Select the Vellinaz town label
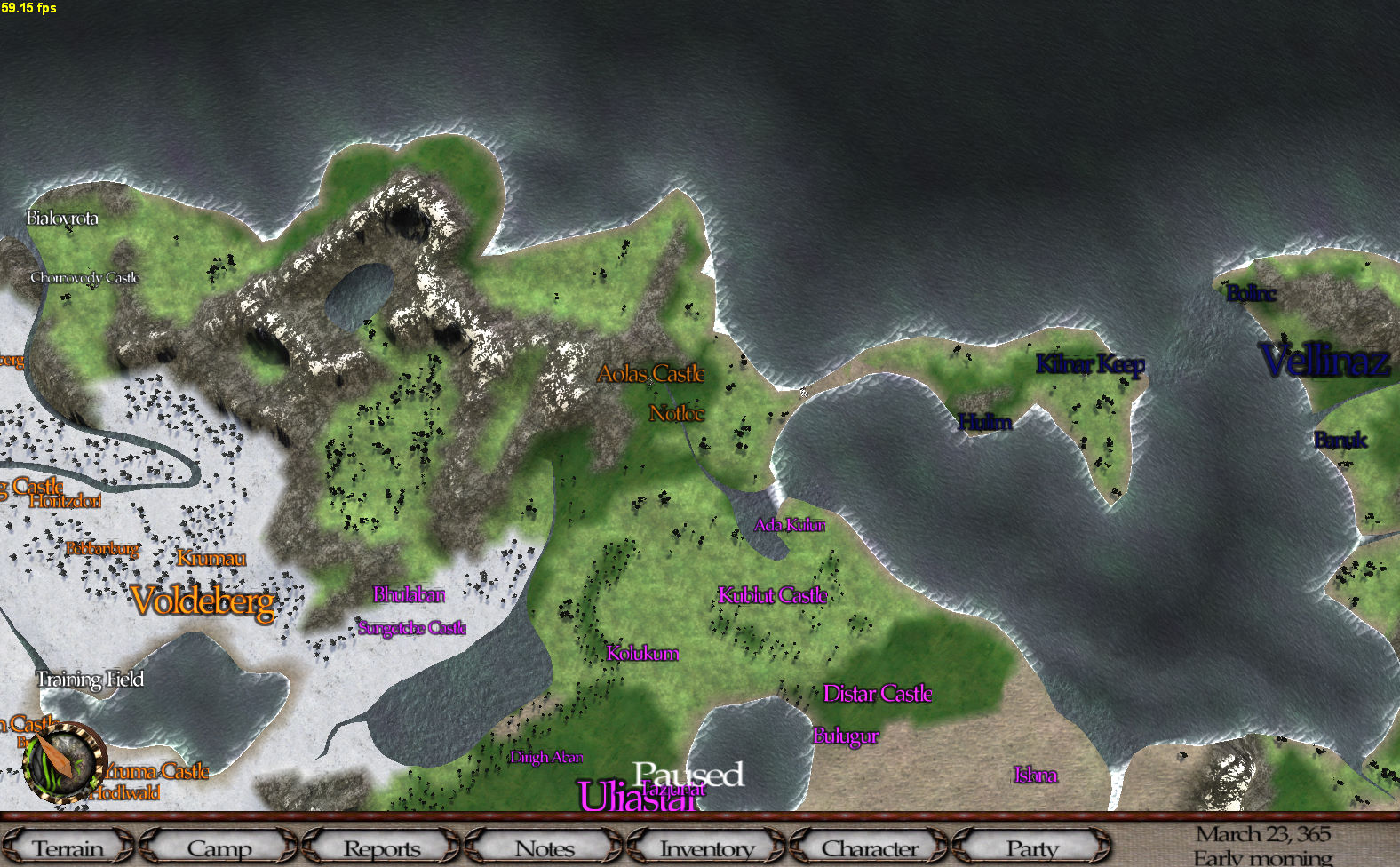 (1324, 361)
